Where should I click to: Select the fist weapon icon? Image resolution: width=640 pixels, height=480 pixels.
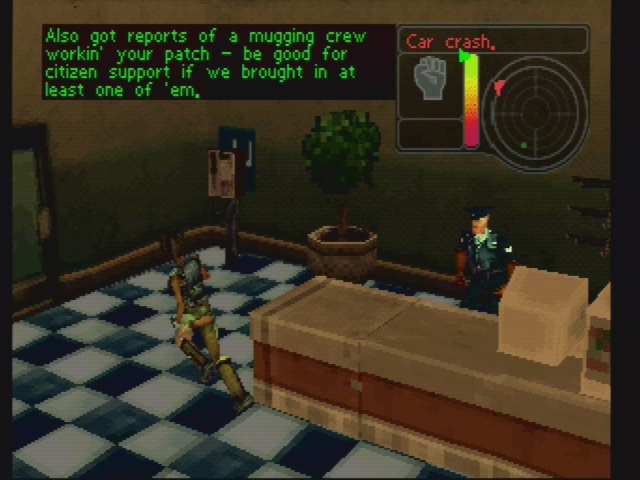431,79
